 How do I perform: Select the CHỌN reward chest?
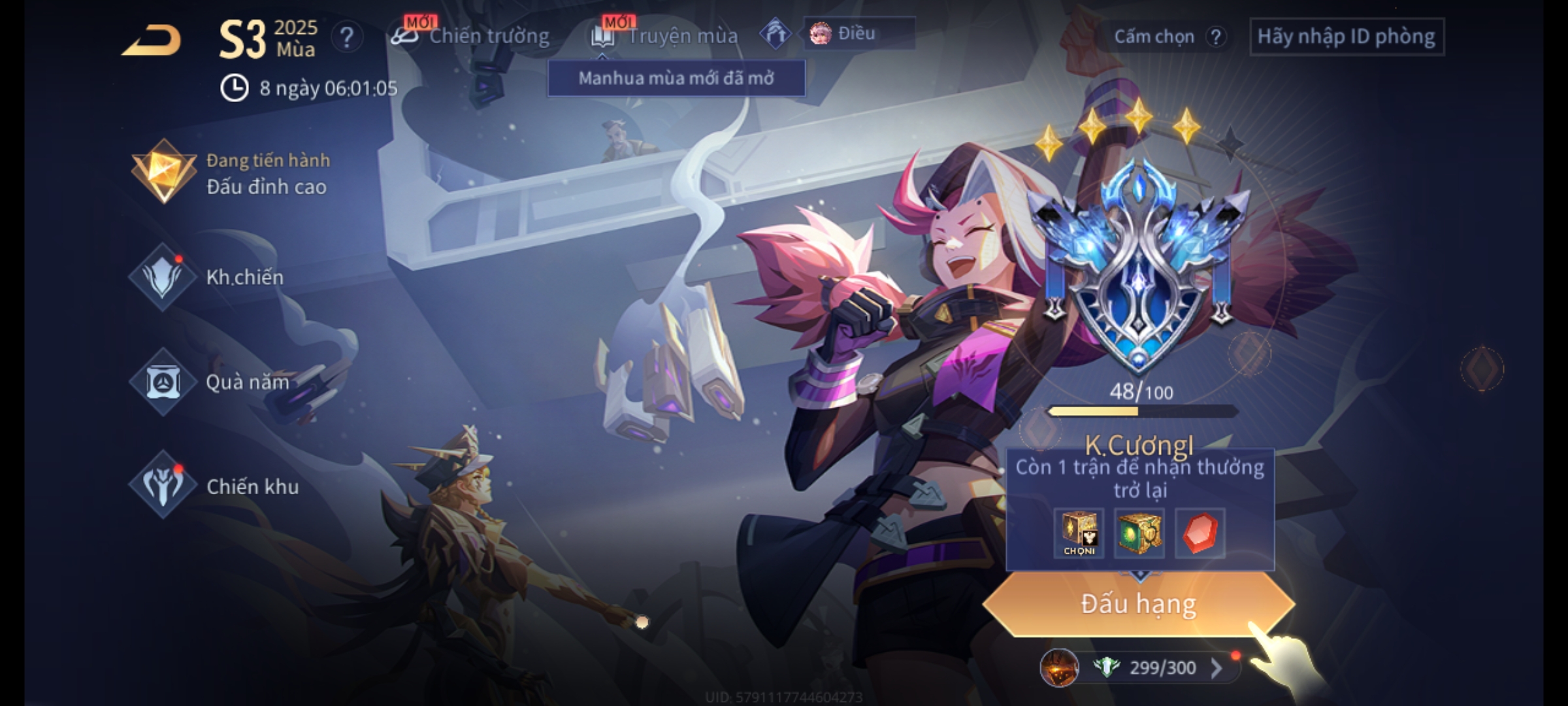pos(1079,533)
